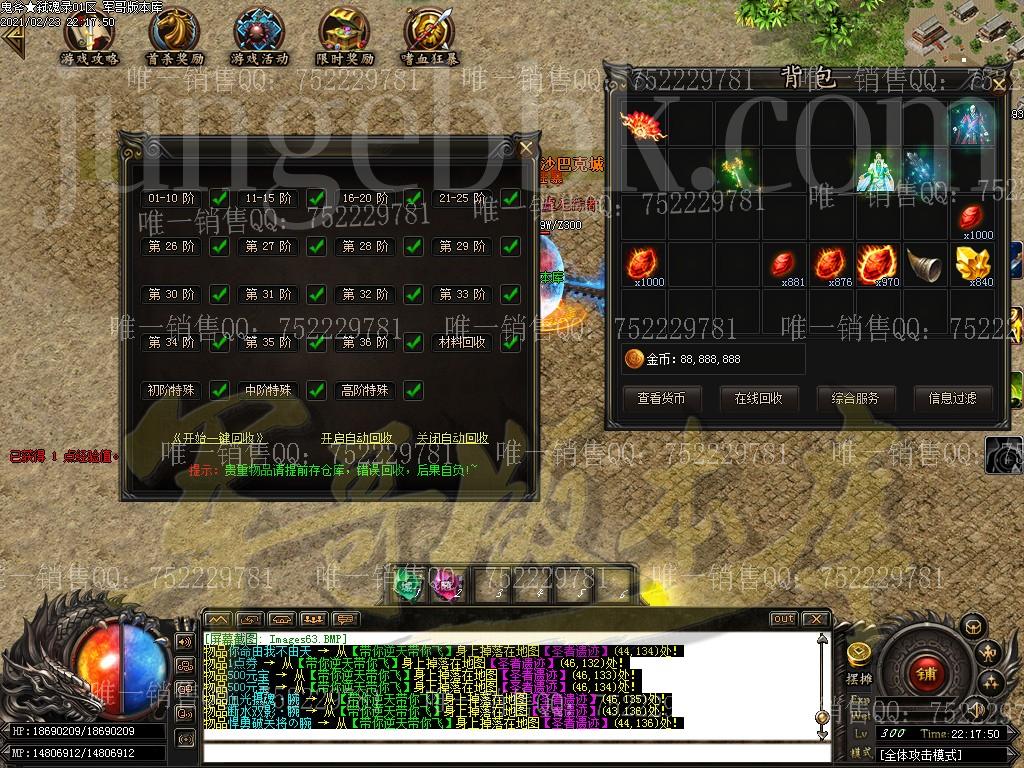Open the 首杀奖励 first-kill reward icon
The width and height of the screenshot is (1024, 768).
click(174, 36)
